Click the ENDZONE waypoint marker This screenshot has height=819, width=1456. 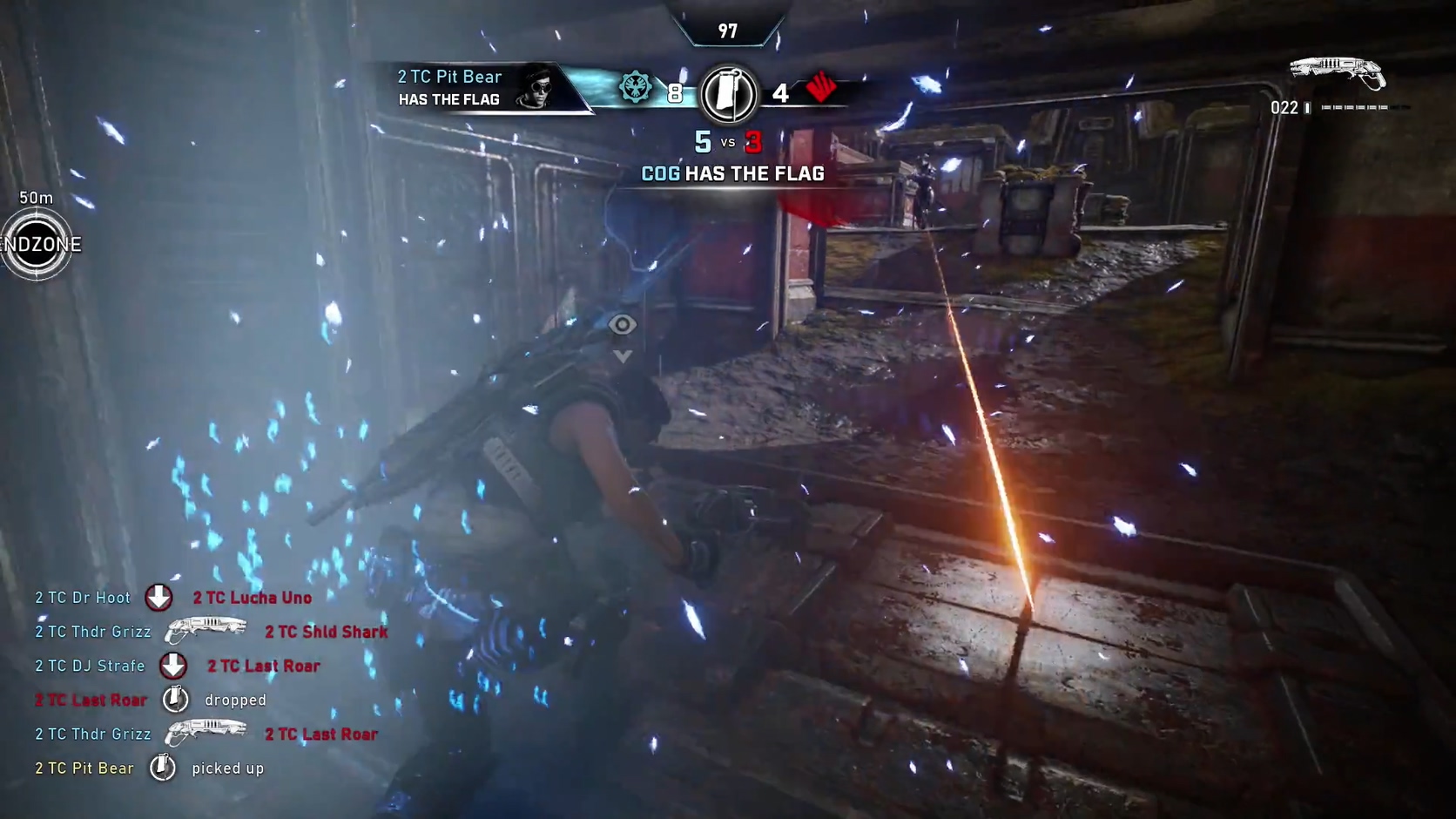tap(38, 245)
